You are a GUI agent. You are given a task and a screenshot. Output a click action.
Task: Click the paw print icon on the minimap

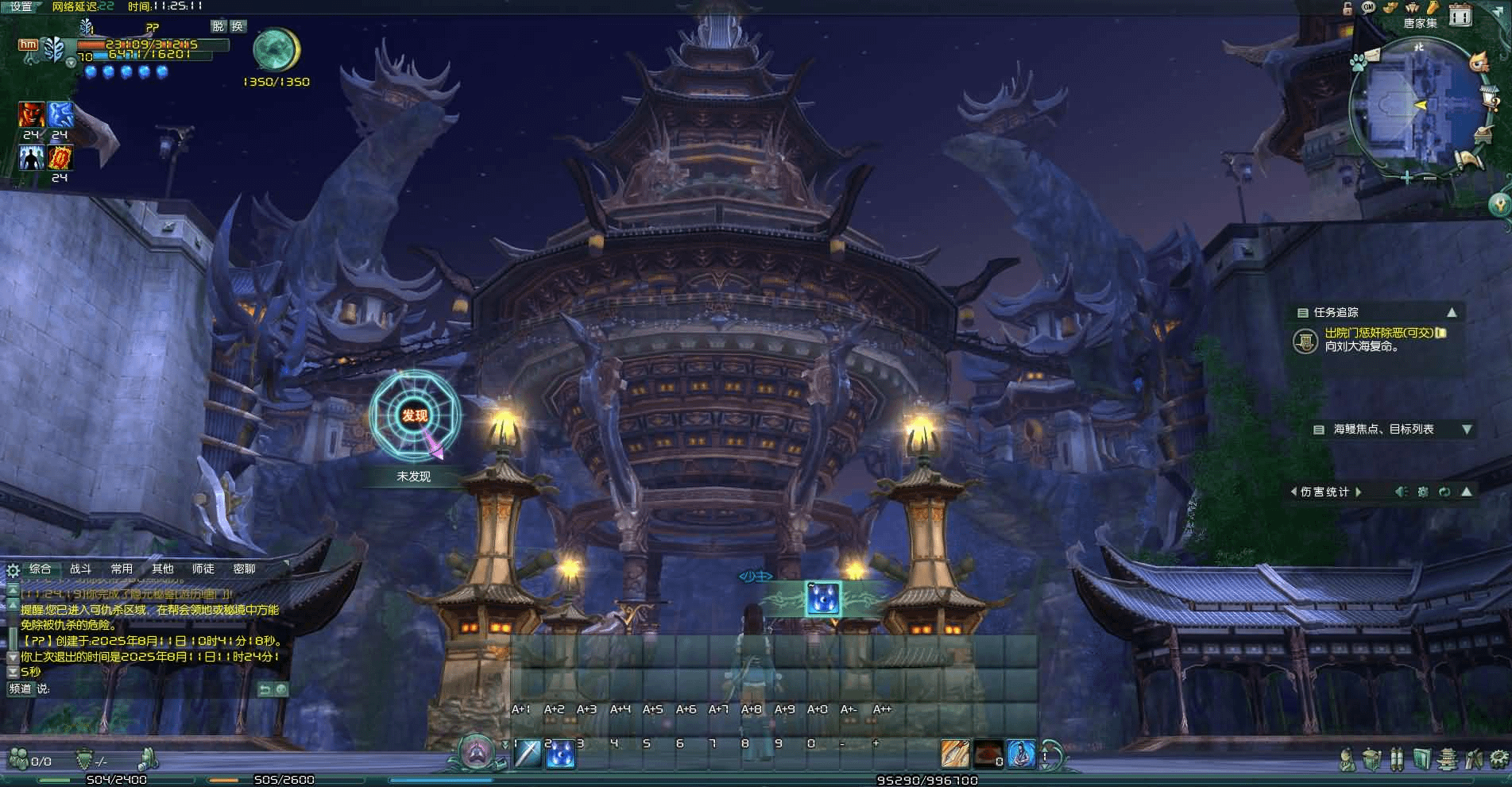tap(1359, 60)
